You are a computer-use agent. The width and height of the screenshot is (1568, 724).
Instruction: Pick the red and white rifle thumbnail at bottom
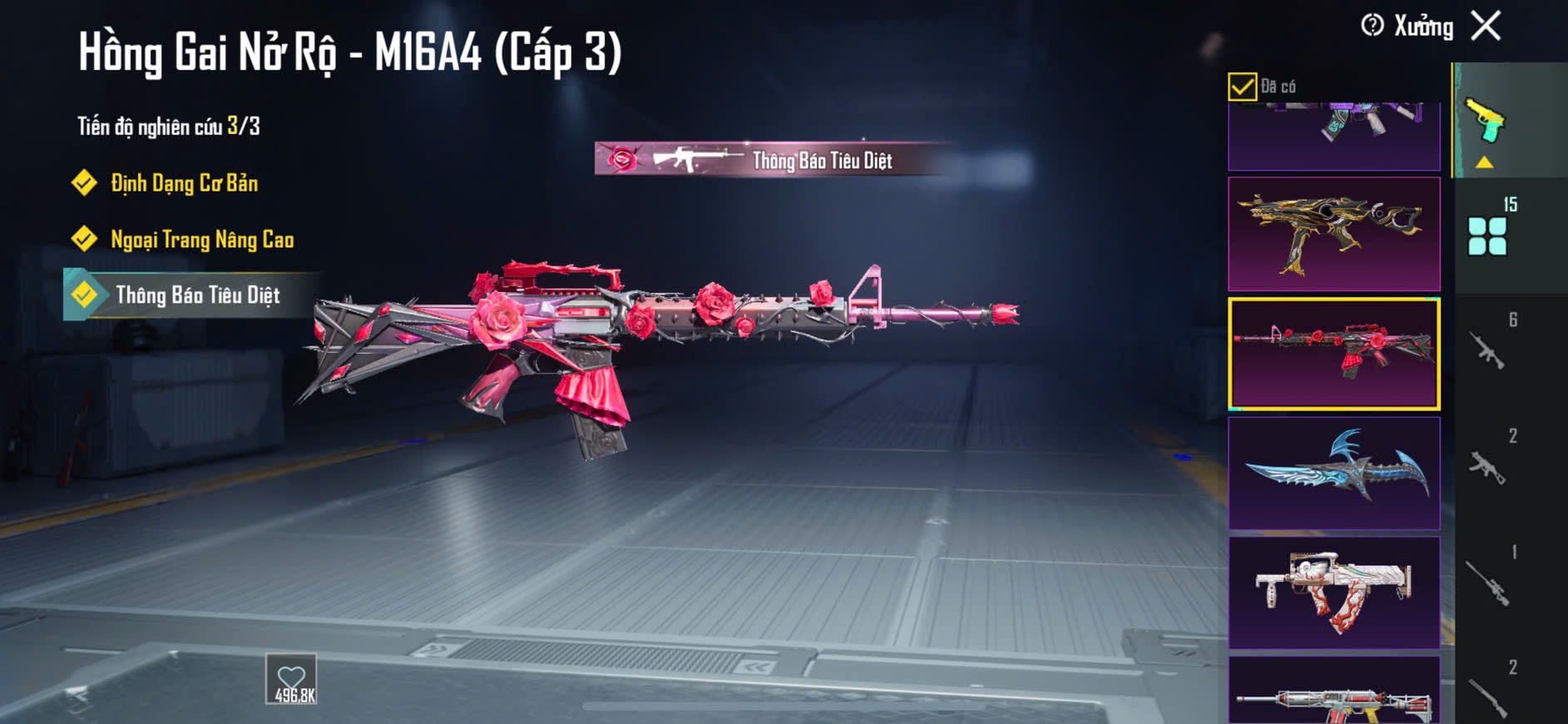[x=1333, y=692]
